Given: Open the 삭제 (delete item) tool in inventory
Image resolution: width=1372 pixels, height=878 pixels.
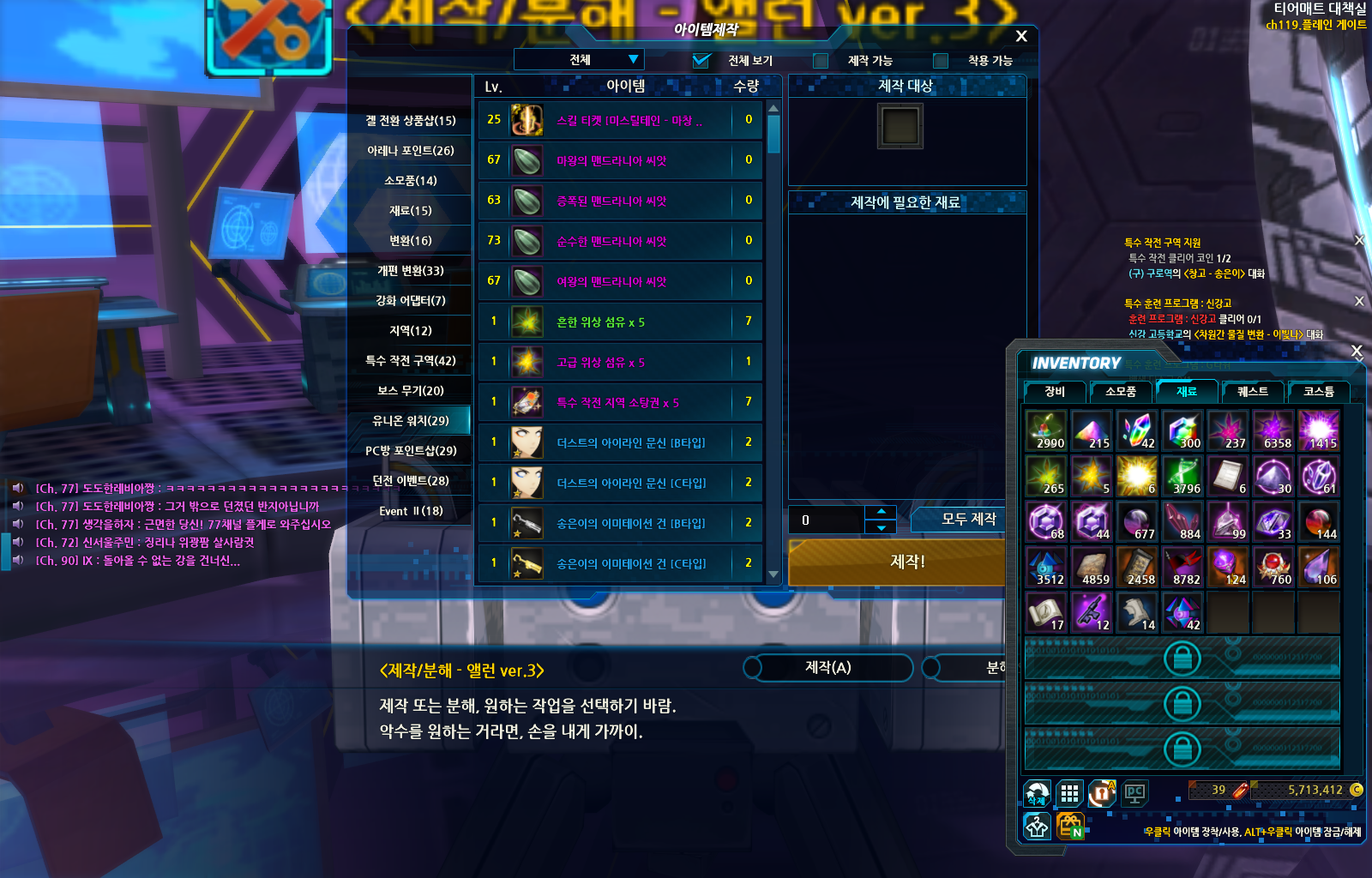Looking at the screenshot, I should tap(1038, 793).
